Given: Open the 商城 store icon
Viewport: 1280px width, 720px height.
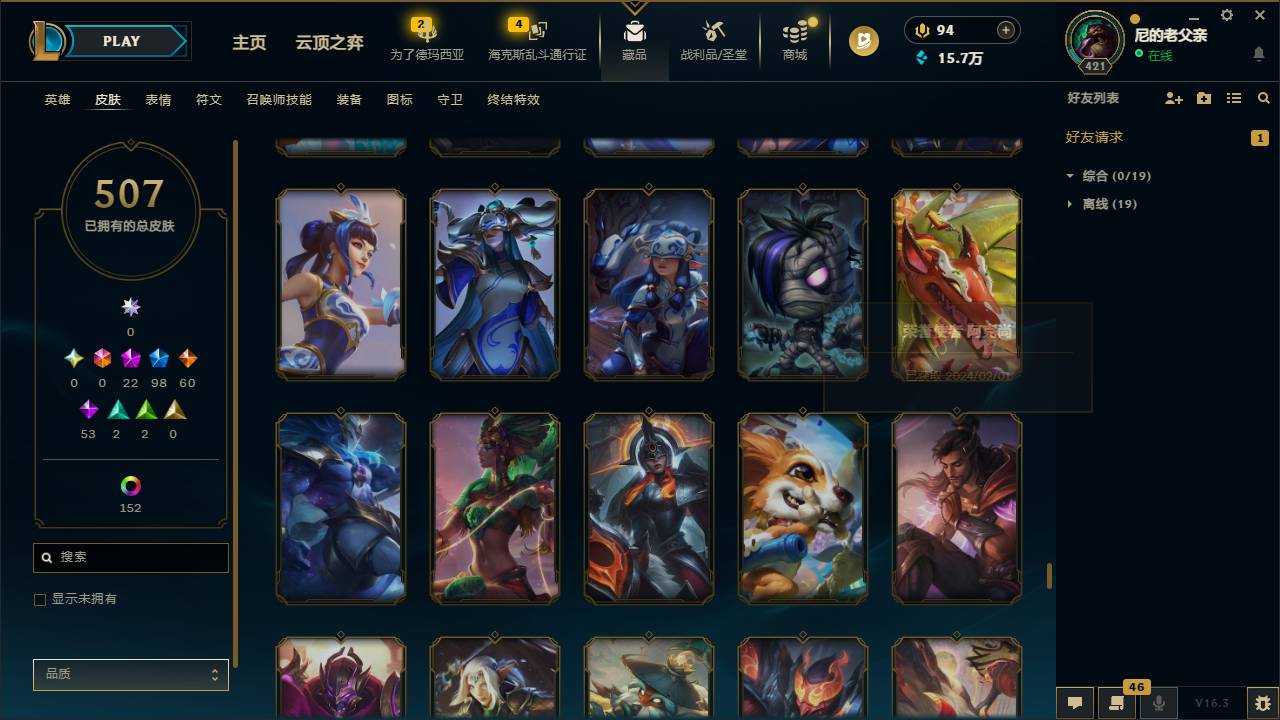Looking at the screenshot, I should pyautogui.click(x=794, y=40).
